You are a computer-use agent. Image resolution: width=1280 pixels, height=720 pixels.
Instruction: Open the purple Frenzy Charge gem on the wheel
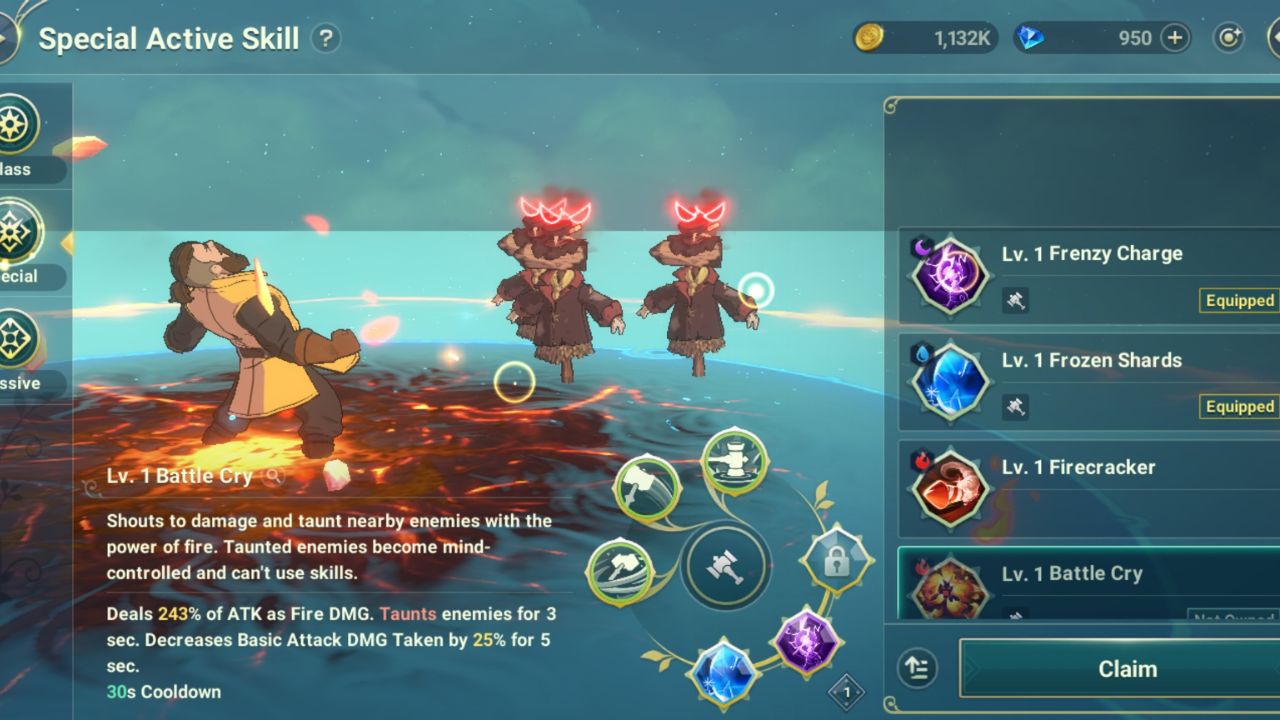(x=806, y=641)
